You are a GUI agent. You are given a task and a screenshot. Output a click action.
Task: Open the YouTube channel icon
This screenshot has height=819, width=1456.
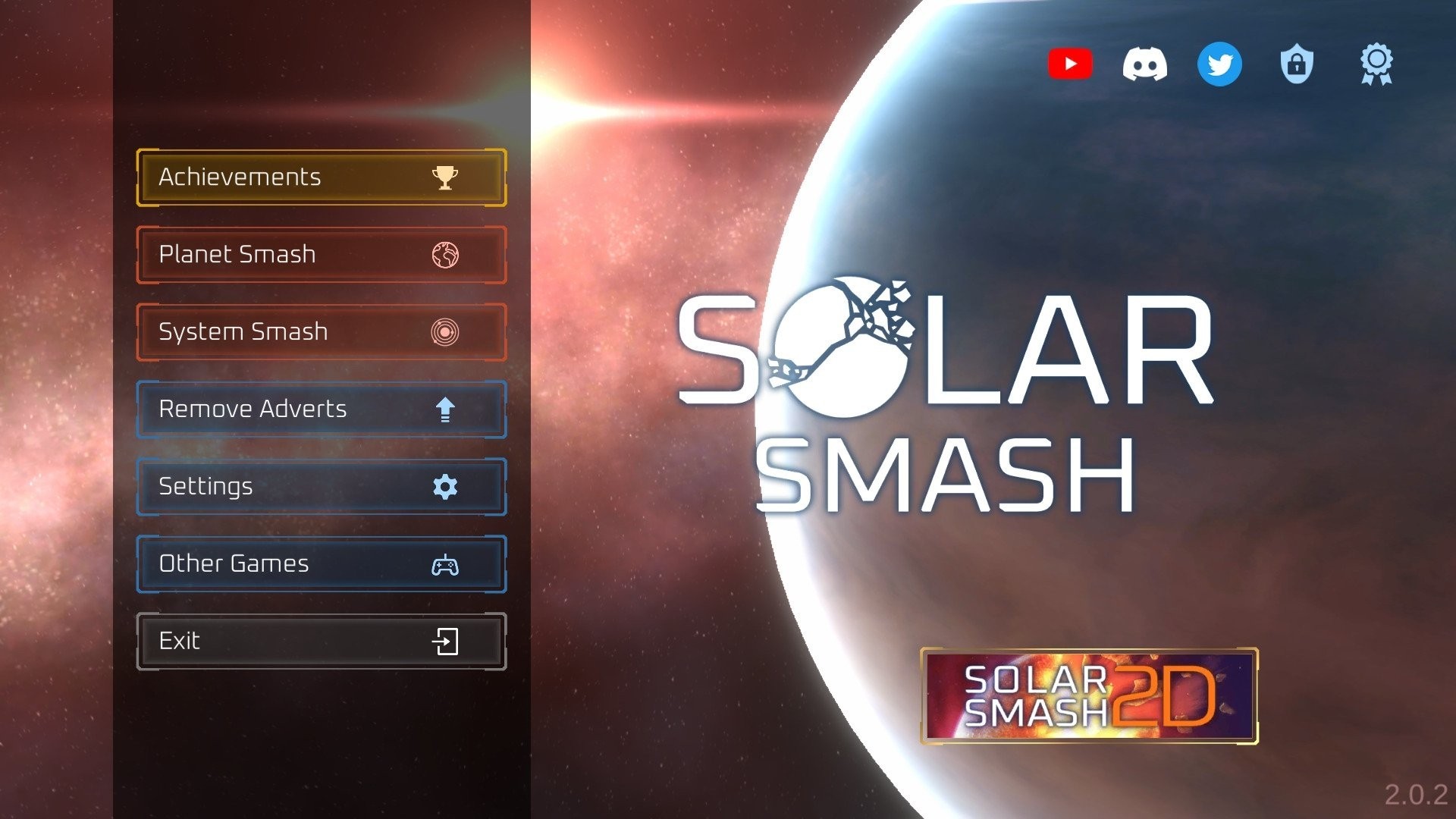[x=1070, y=64]
